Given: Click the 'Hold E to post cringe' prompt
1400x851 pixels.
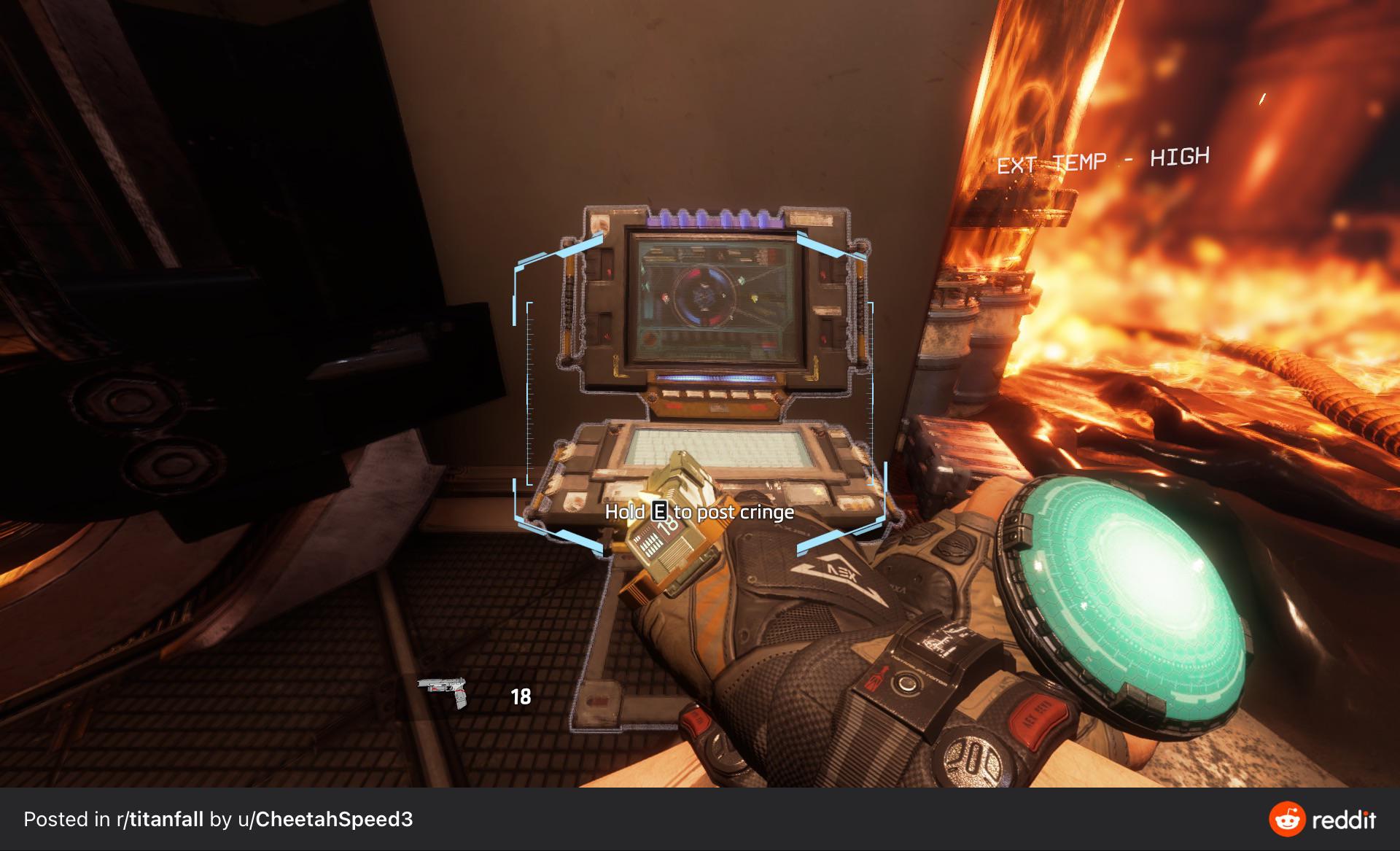Looking at the screenshot, I should point(701,513).
